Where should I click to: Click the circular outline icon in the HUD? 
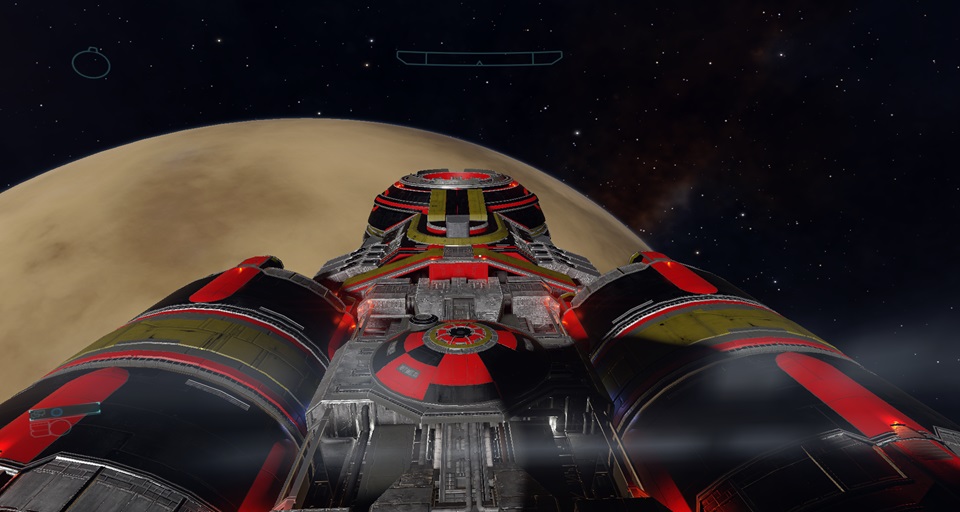click(x=91, y=63)
